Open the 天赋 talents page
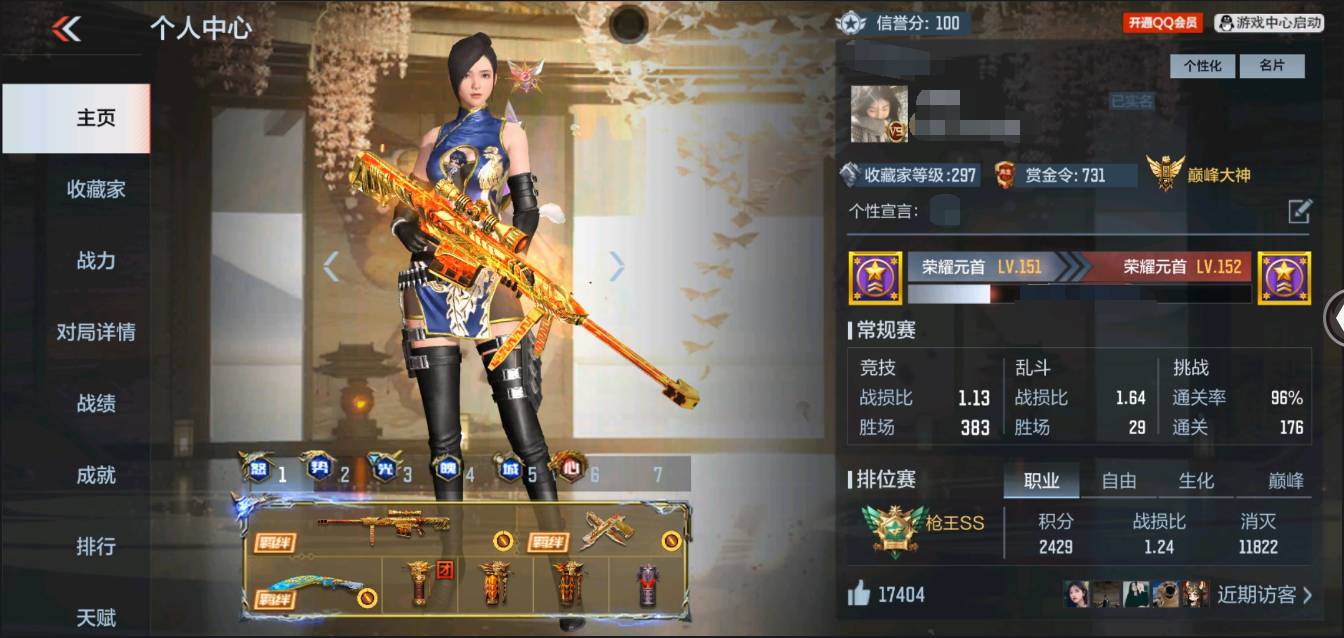1344x638 pixels. pyautogui.click(x=96, y=617)
